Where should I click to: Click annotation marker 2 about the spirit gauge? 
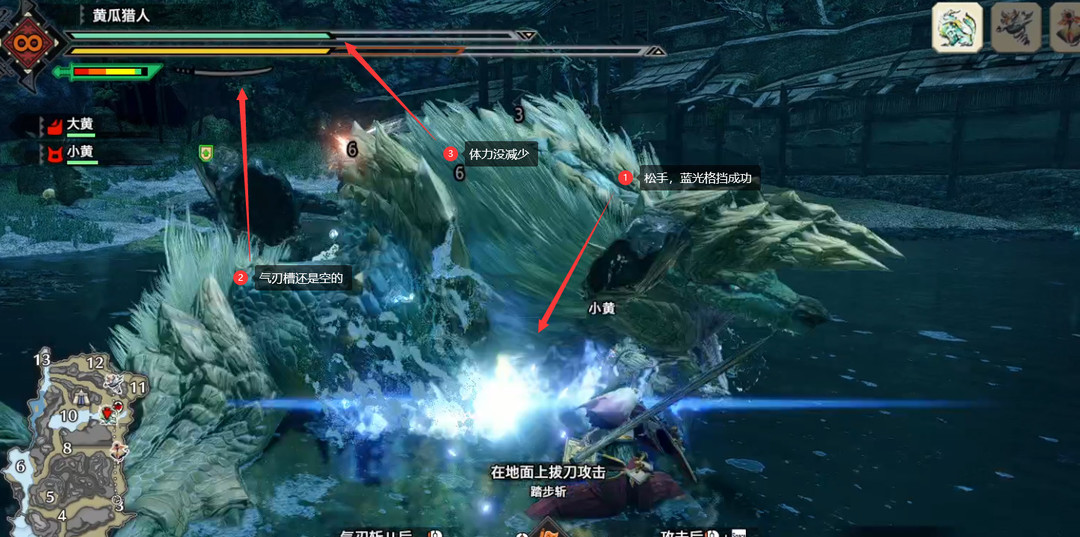click(x=240, y=278)
